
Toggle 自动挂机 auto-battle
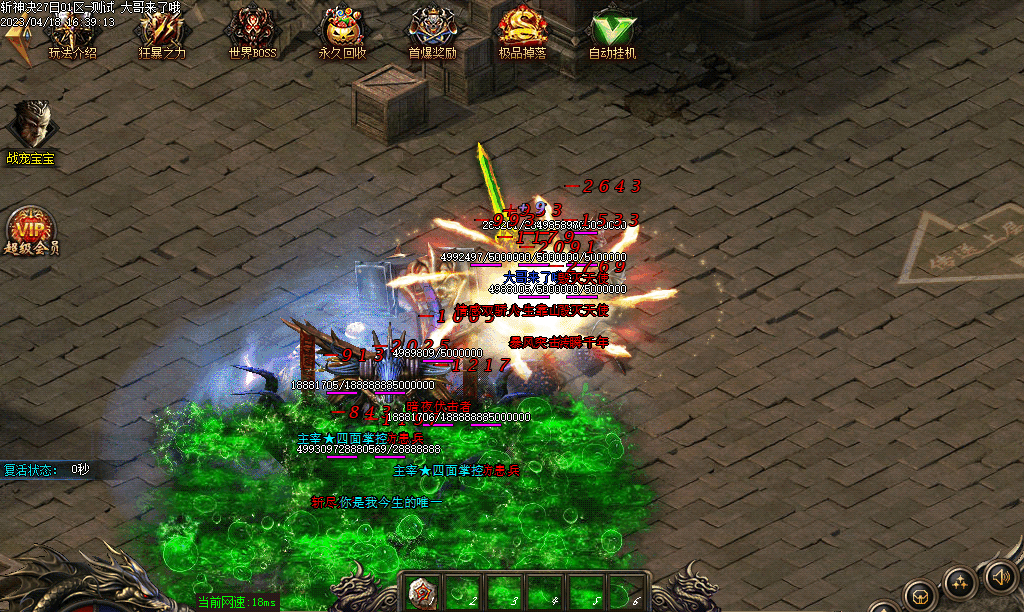pyautogui.click(x=611, y=34)
